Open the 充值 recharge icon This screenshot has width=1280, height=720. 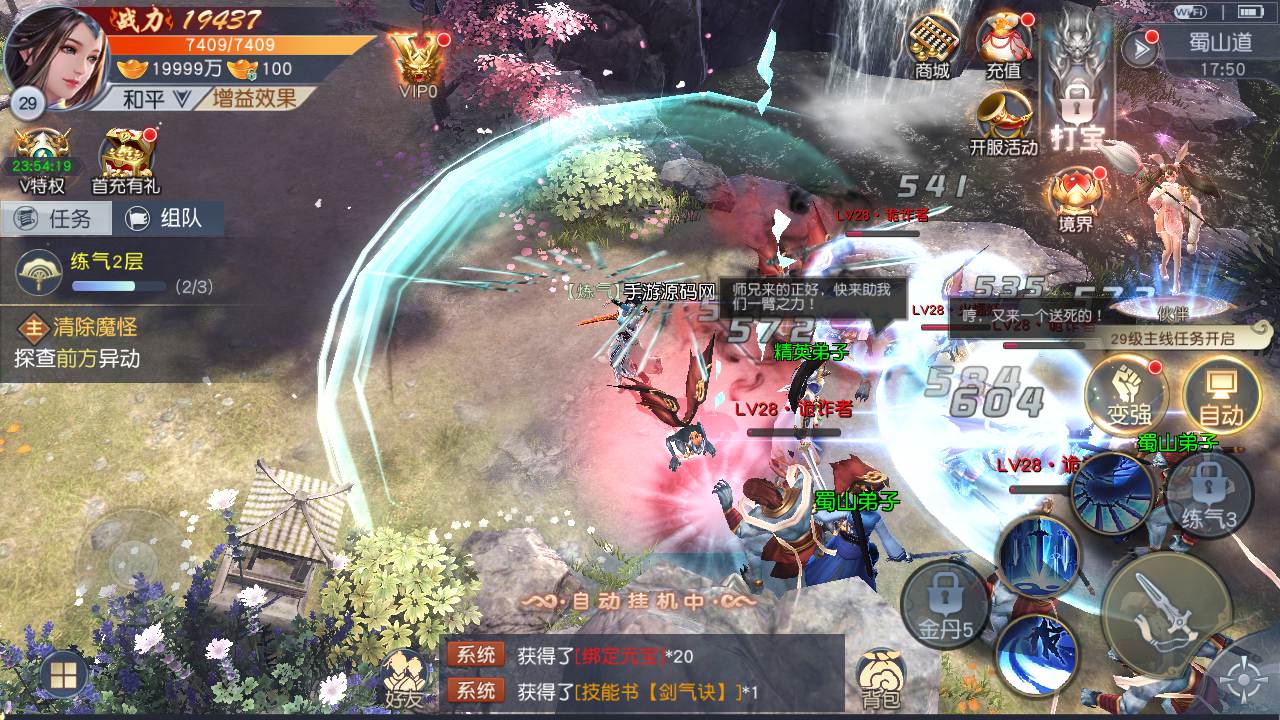[x=1003, y=45]
